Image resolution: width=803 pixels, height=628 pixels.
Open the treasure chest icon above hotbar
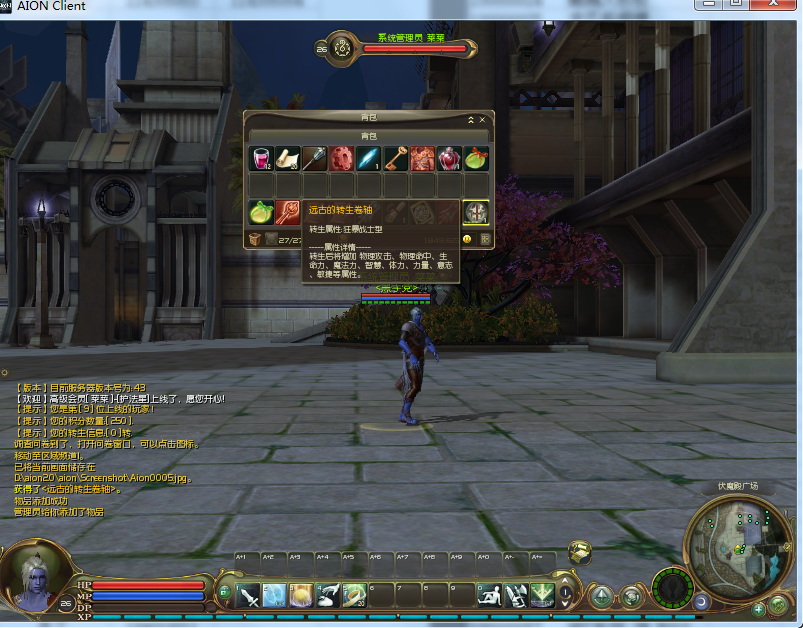(579, 552)
